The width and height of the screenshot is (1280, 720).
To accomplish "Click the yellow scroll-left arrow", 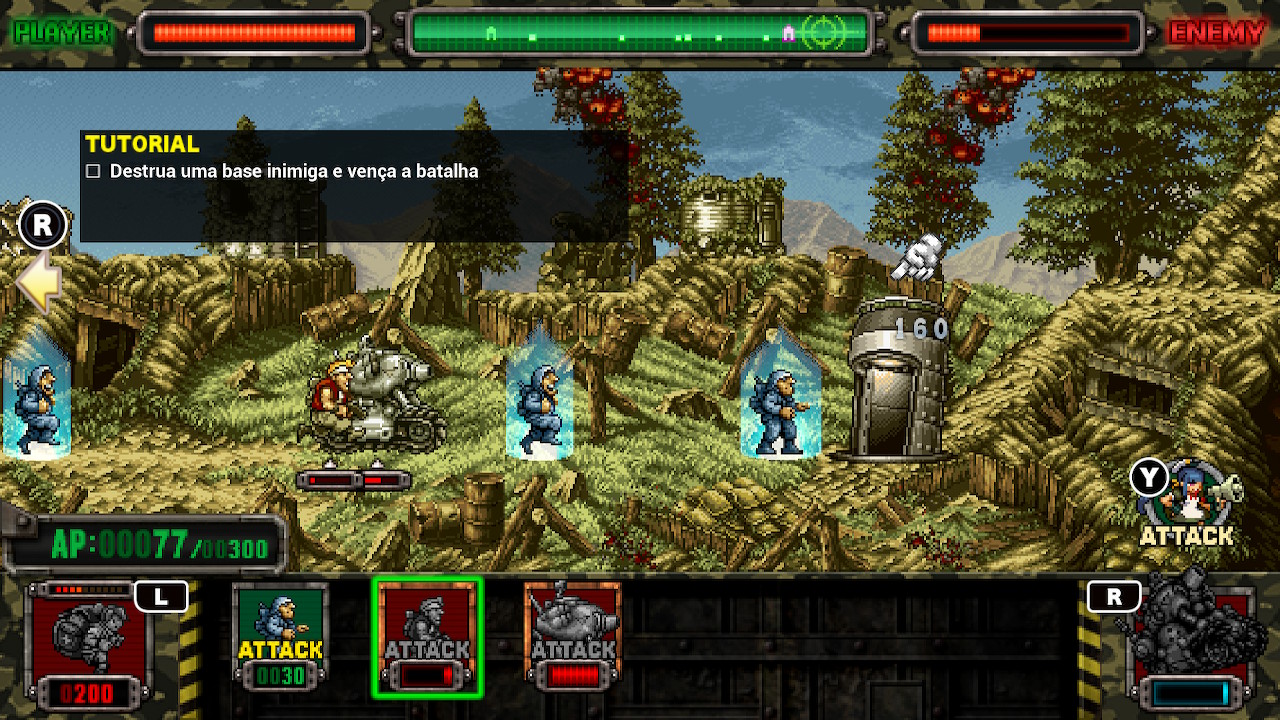I will pos(38,283).
